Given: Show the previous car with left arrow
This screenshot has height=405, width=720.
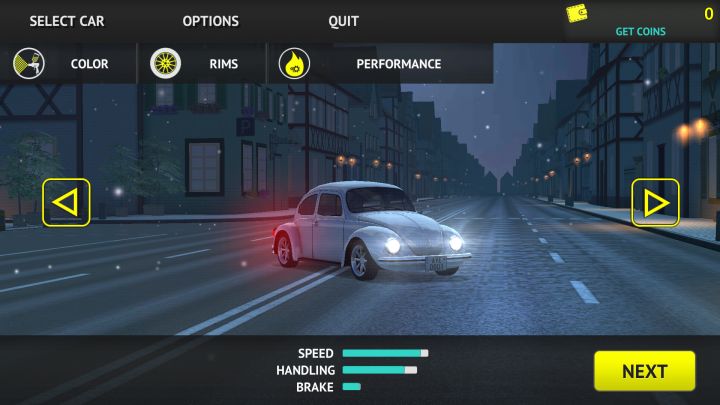Looking at the screenshot, I should click(66, 202).
